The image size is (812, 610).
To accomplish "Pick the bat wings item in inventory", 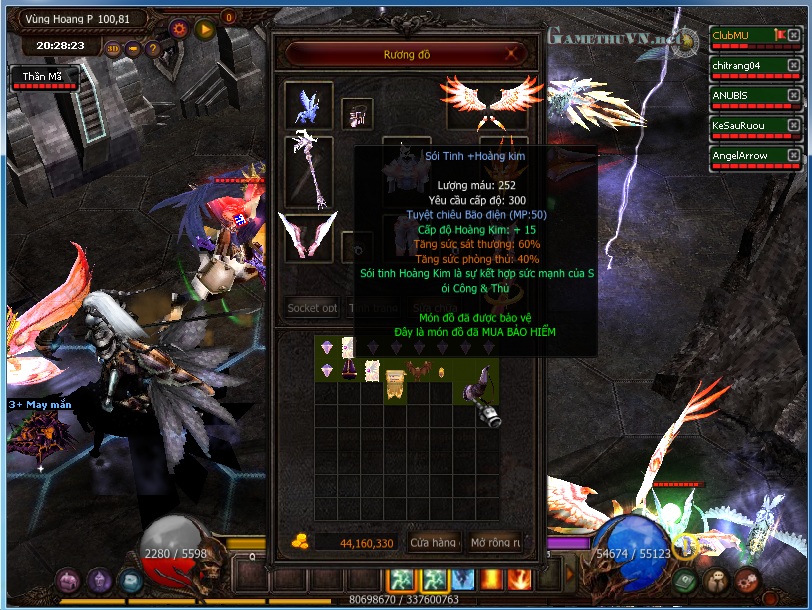I will [417, 371].
